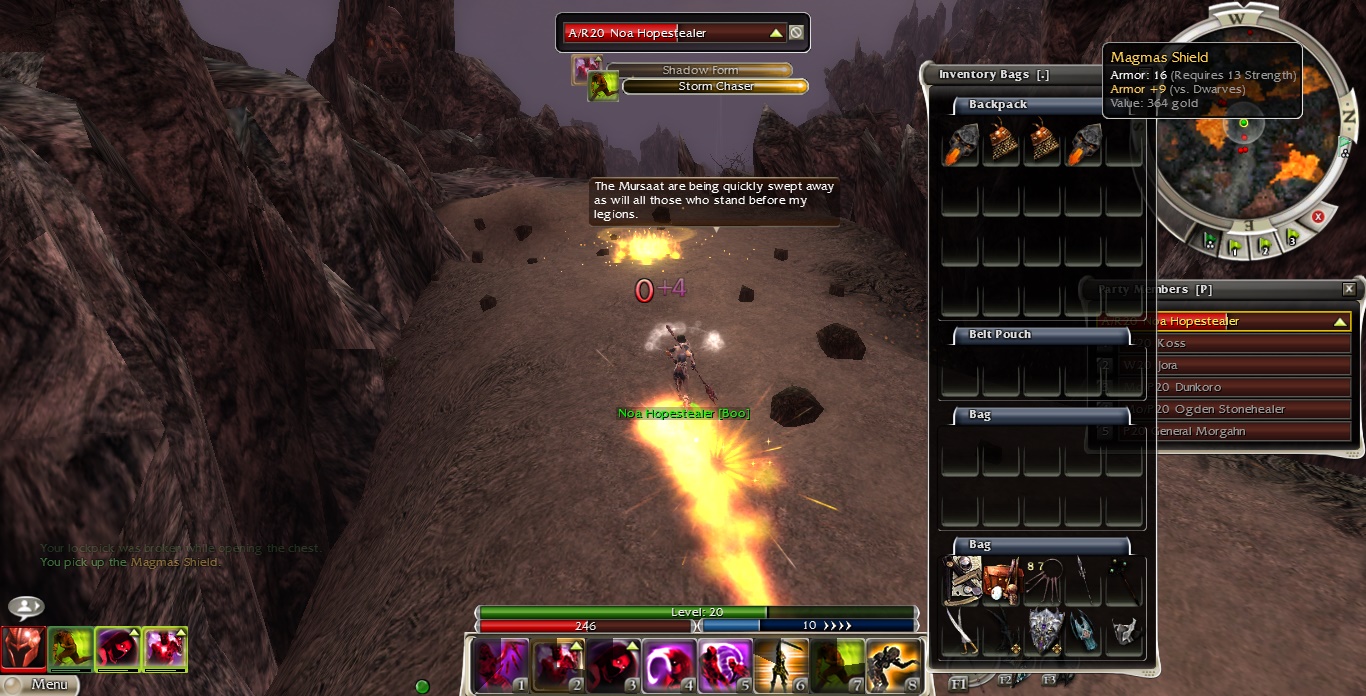Clear target with the cancel icon

[796, 33]
